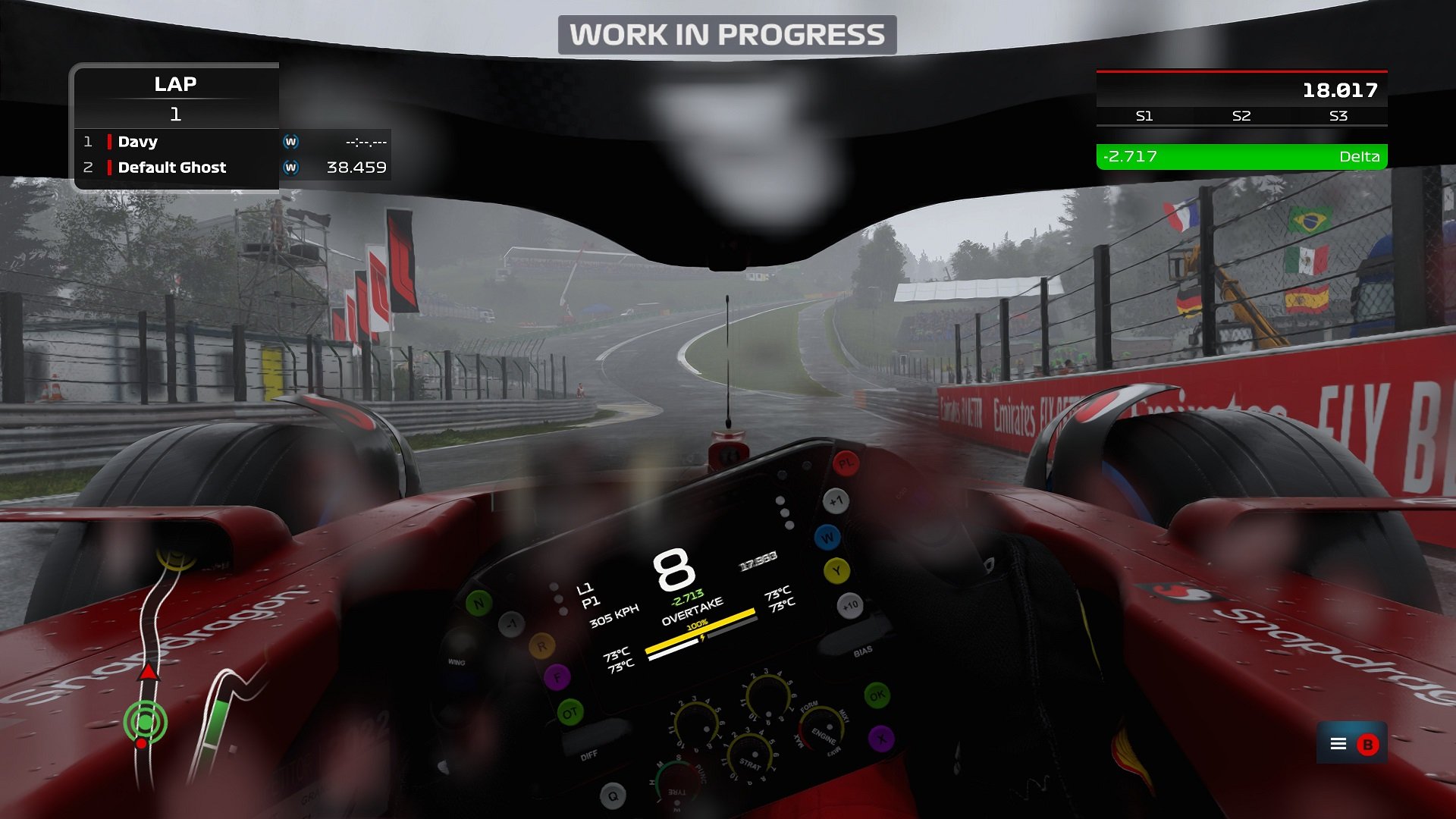Screen dimensions: 1456x819
Task: Toggle the yellow R button on the wheel
Action: click(541, 645)
